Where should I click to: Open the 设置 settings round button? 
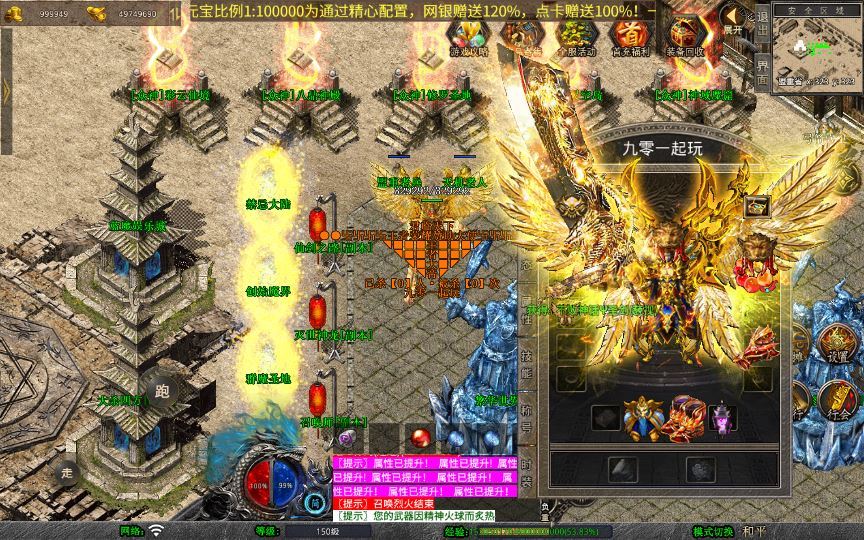tap(837, 345)
